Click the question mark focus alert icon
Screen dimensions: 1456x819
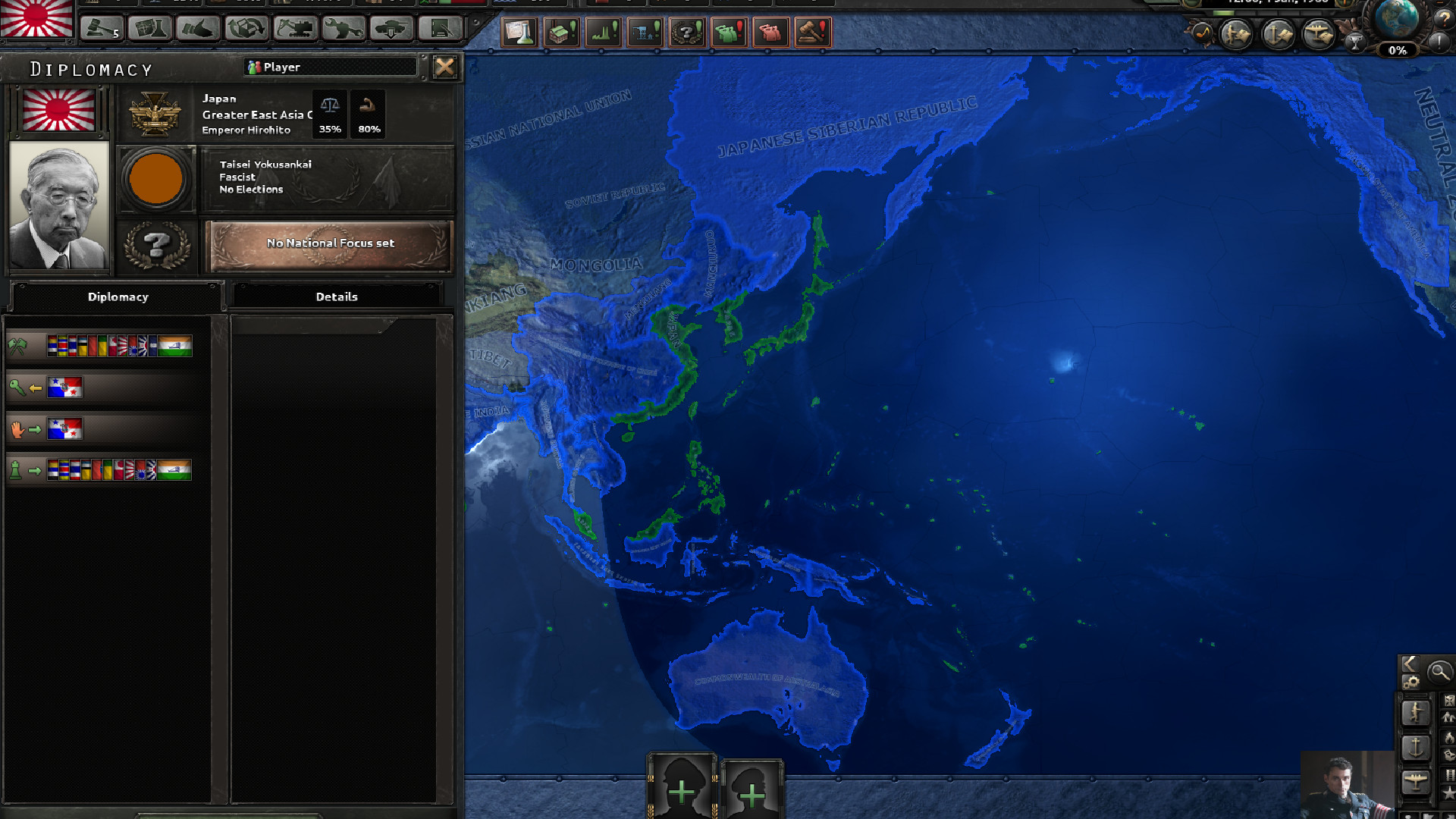point(687,33)
